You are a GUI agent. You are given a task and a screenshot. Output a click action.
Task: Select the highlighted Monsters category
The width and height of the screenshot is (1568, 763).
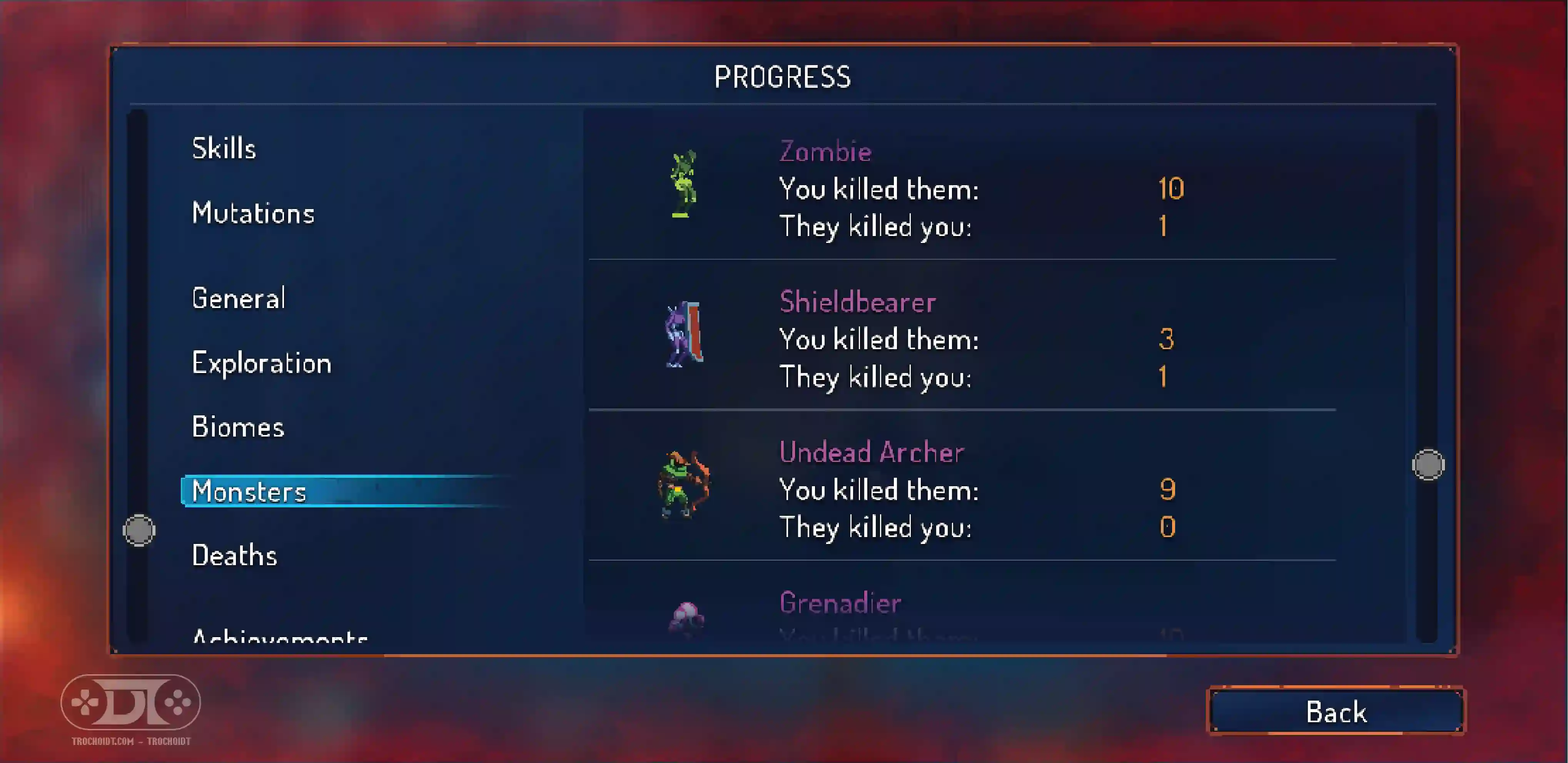(x=250, y=492)
